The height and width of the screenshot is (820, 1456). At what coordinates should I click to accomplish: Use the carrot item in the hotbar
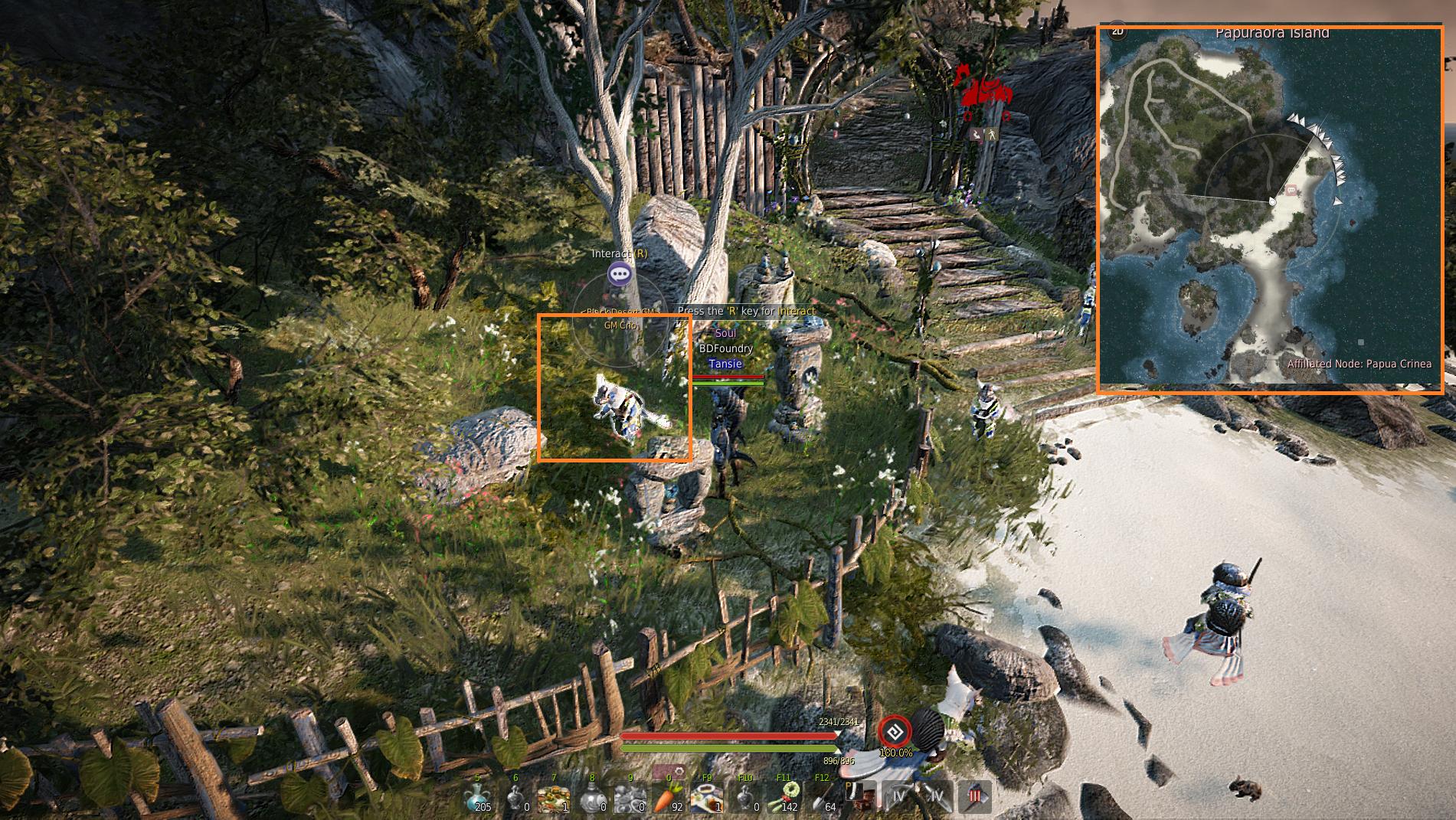point(667,797)
